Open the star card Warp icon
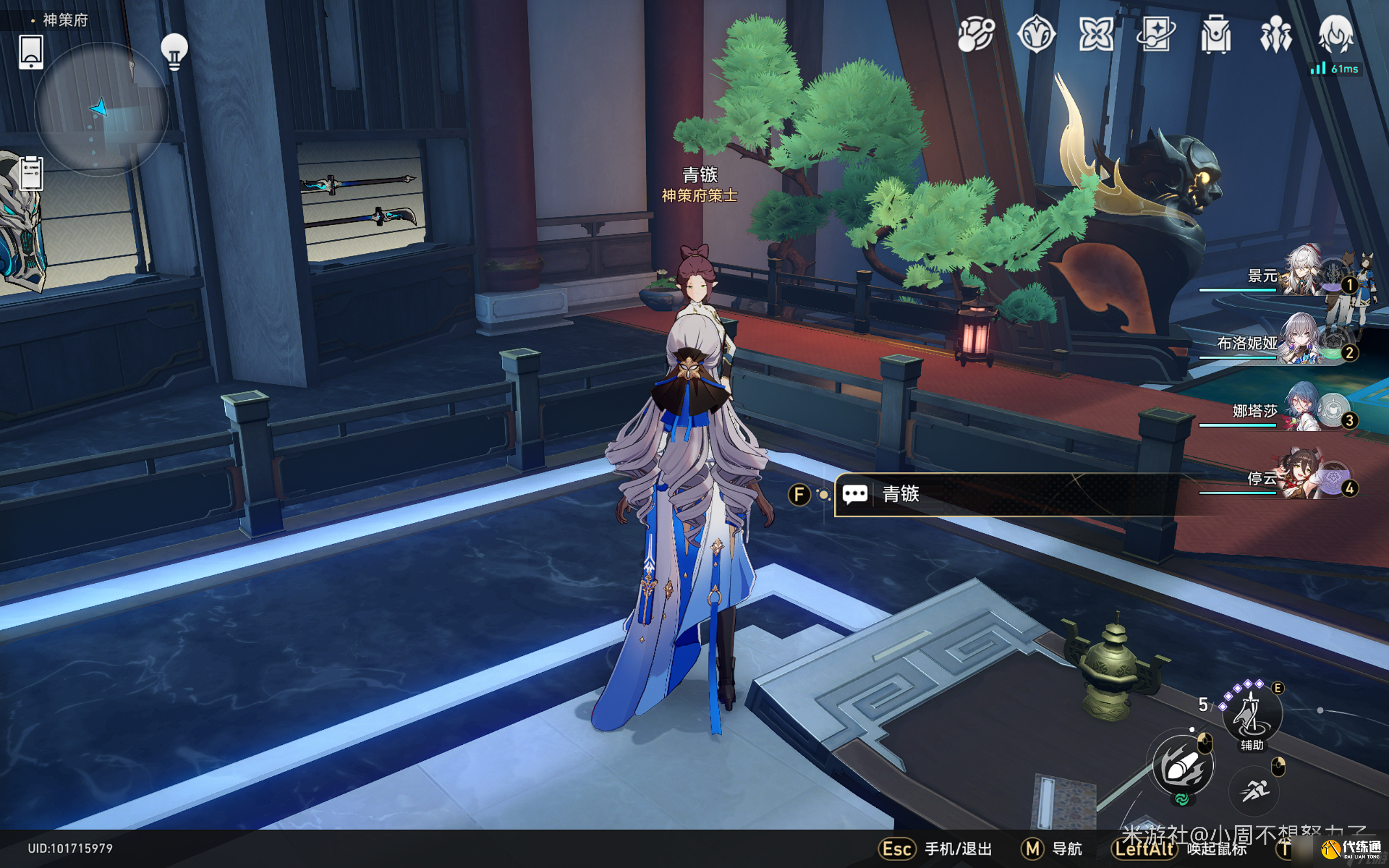The width and height of the screenshot is (1389, 868). pyautogui.click(x=1155, y=34)
